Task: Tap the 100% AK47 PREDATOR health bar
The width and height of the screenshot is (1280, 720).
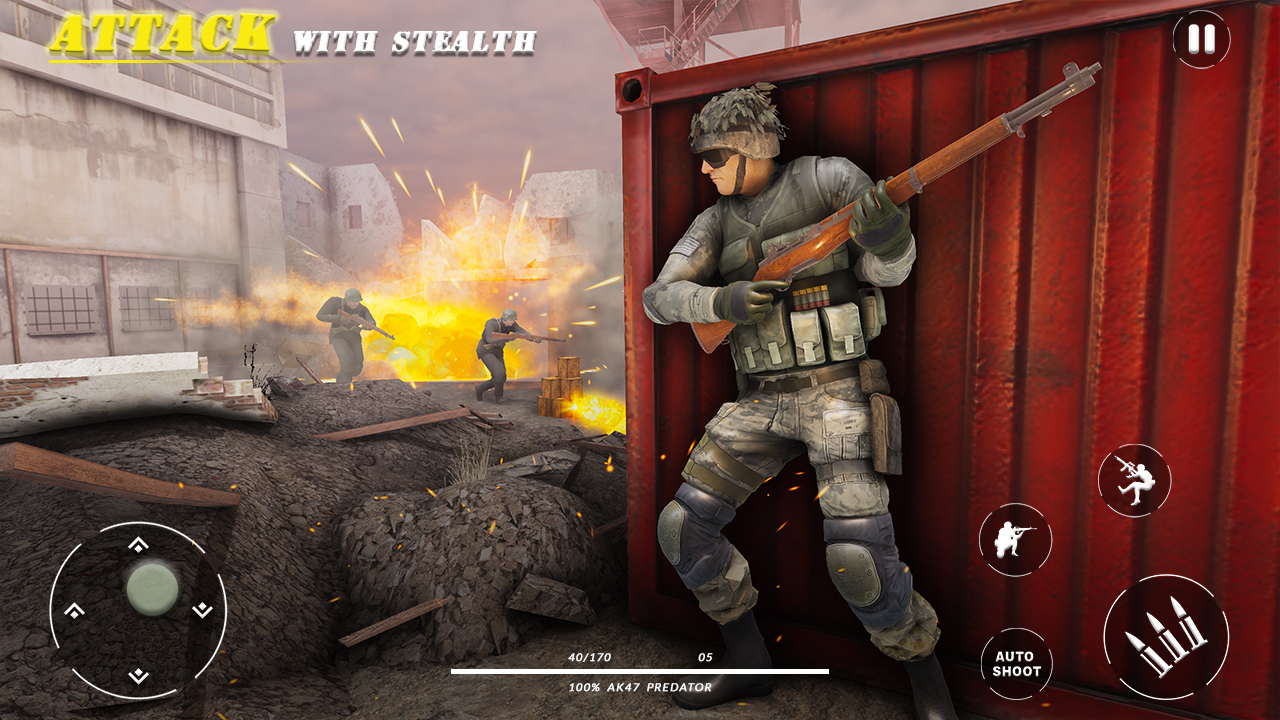Action: [640, 688]
